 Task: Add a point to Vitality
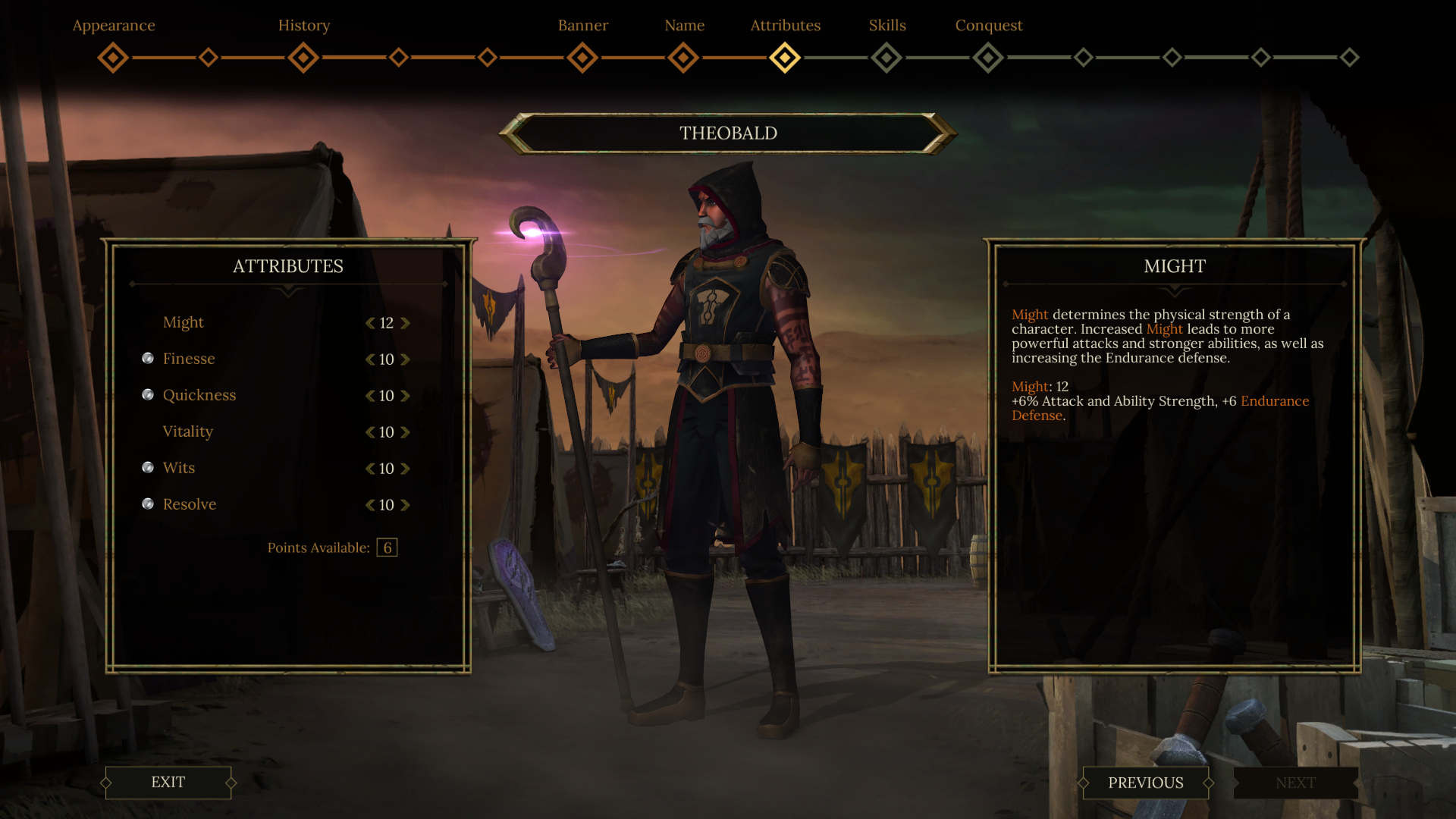pos(405,432)
